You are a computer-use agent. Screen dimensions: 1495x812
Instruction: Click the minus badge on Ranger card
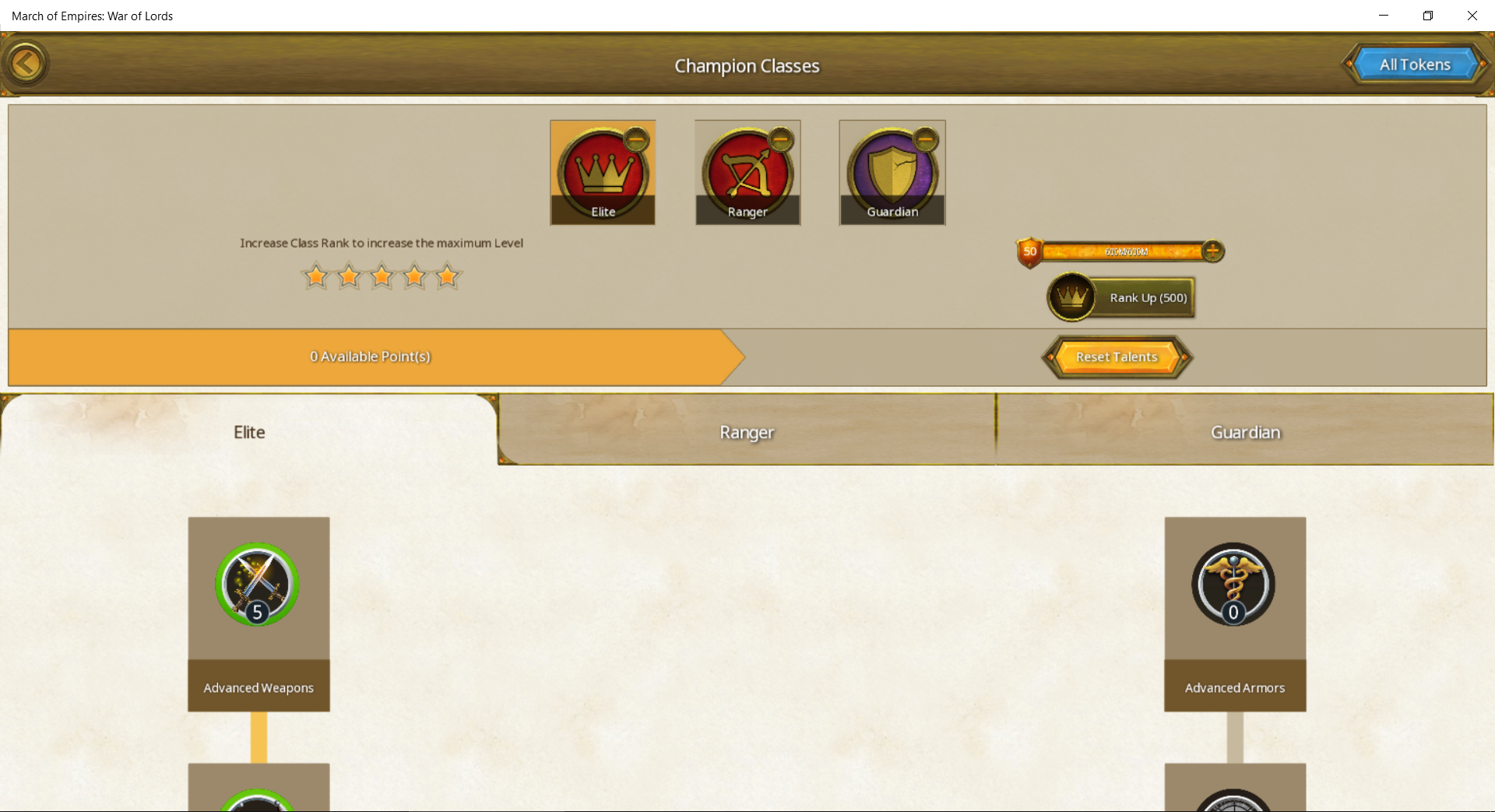(780, 140)
